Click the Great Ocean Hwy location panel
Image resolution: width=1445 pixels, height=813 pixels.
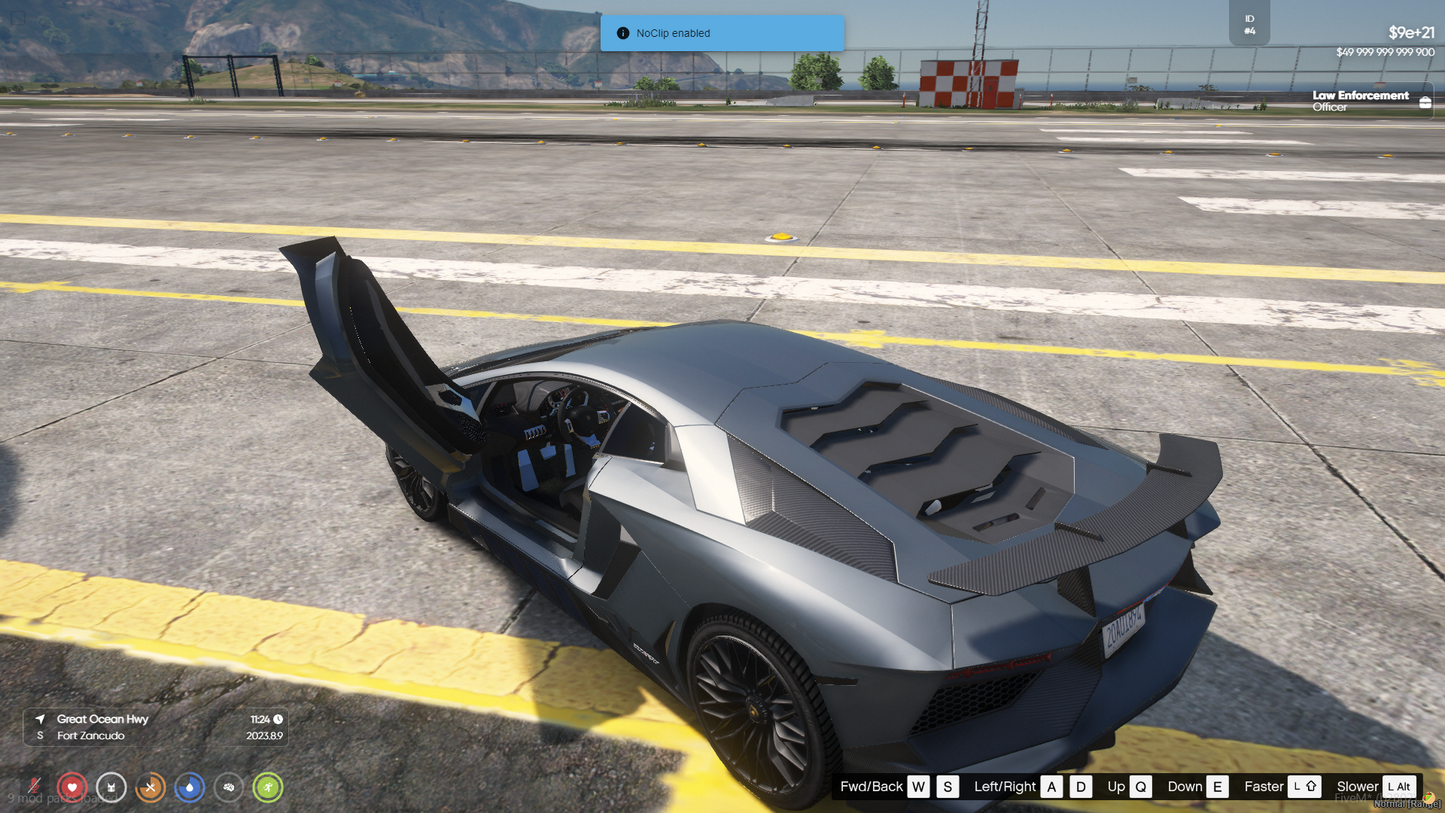point(156,727)
